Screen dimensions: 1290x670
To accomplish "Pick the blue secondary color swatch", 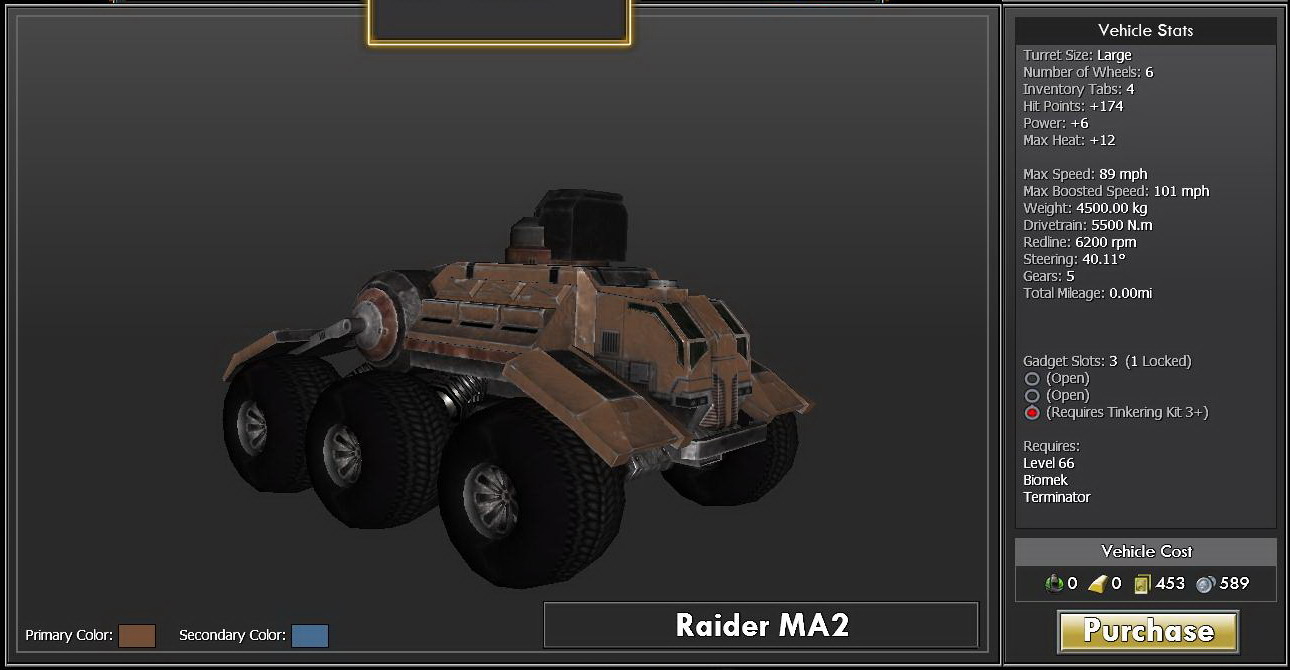I will point(310,636).
